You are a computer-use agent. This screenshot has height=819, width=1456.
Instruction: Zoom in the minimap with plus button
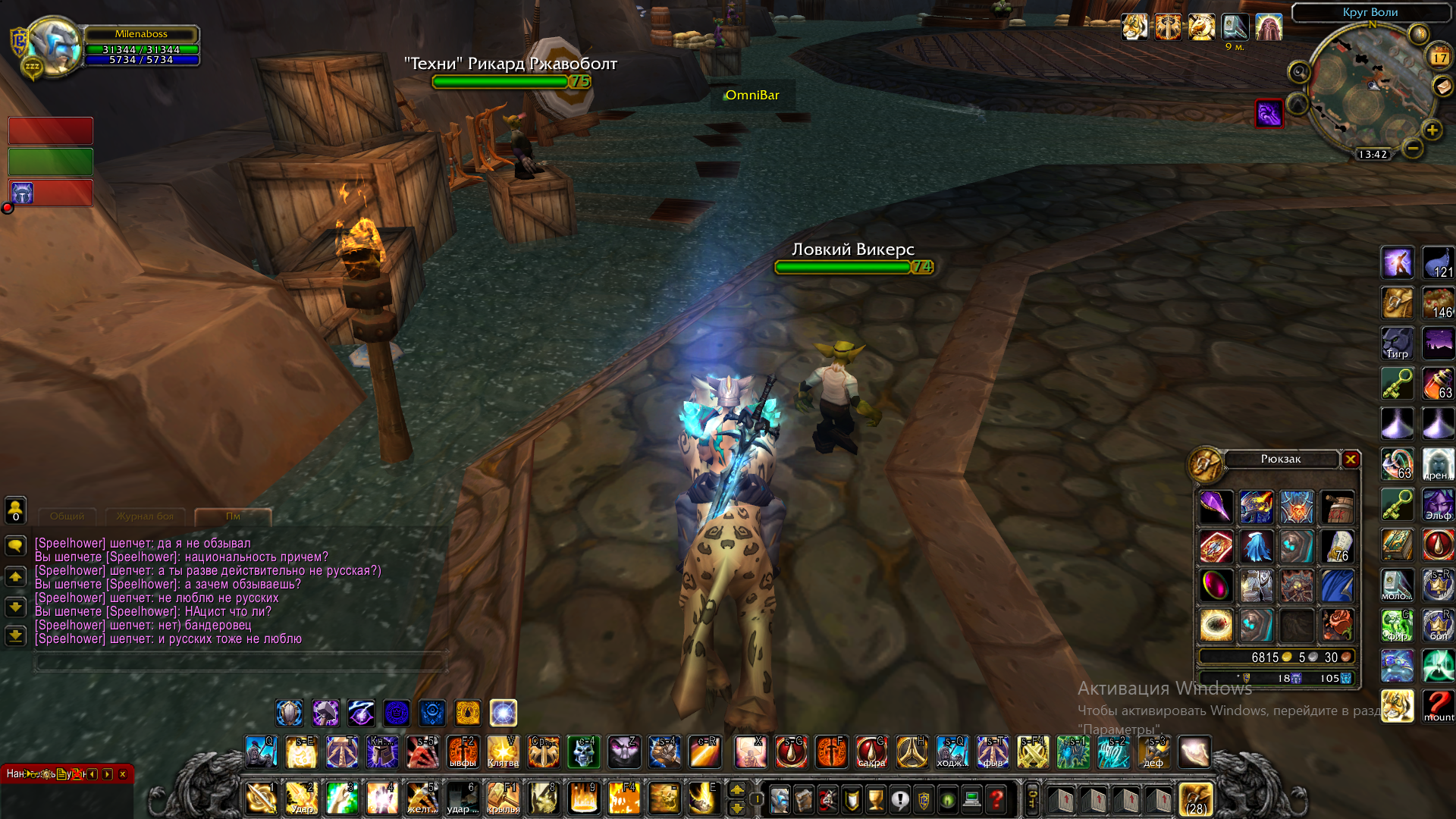1432,130
